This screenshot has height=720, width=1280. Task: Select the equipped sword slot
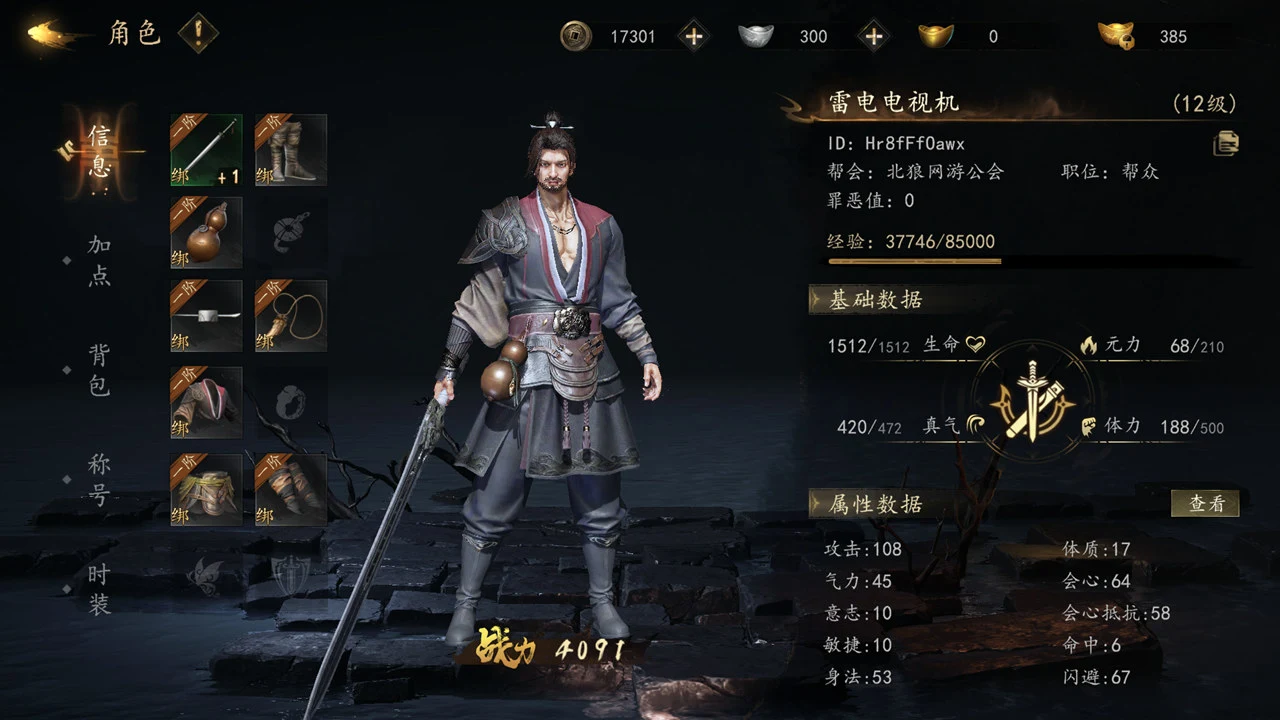coord(206,150)
